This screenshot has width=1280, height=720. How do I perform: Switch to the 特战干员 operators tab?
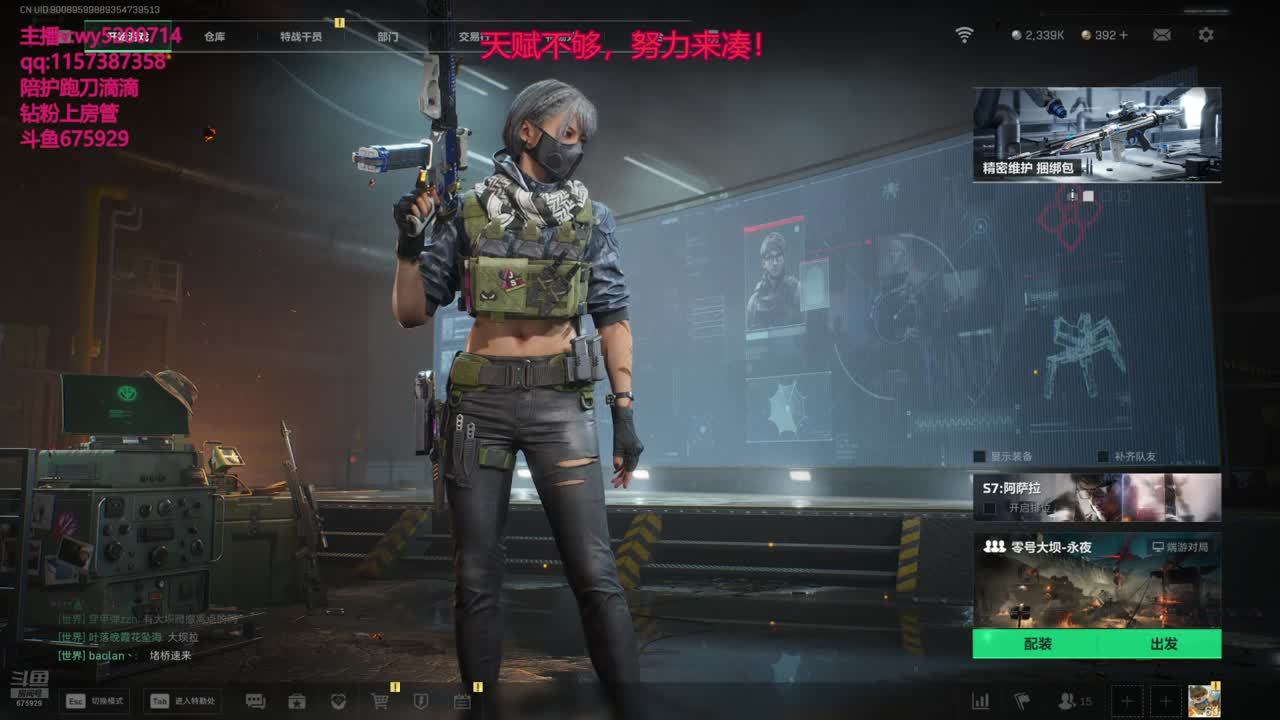point(301,37)
